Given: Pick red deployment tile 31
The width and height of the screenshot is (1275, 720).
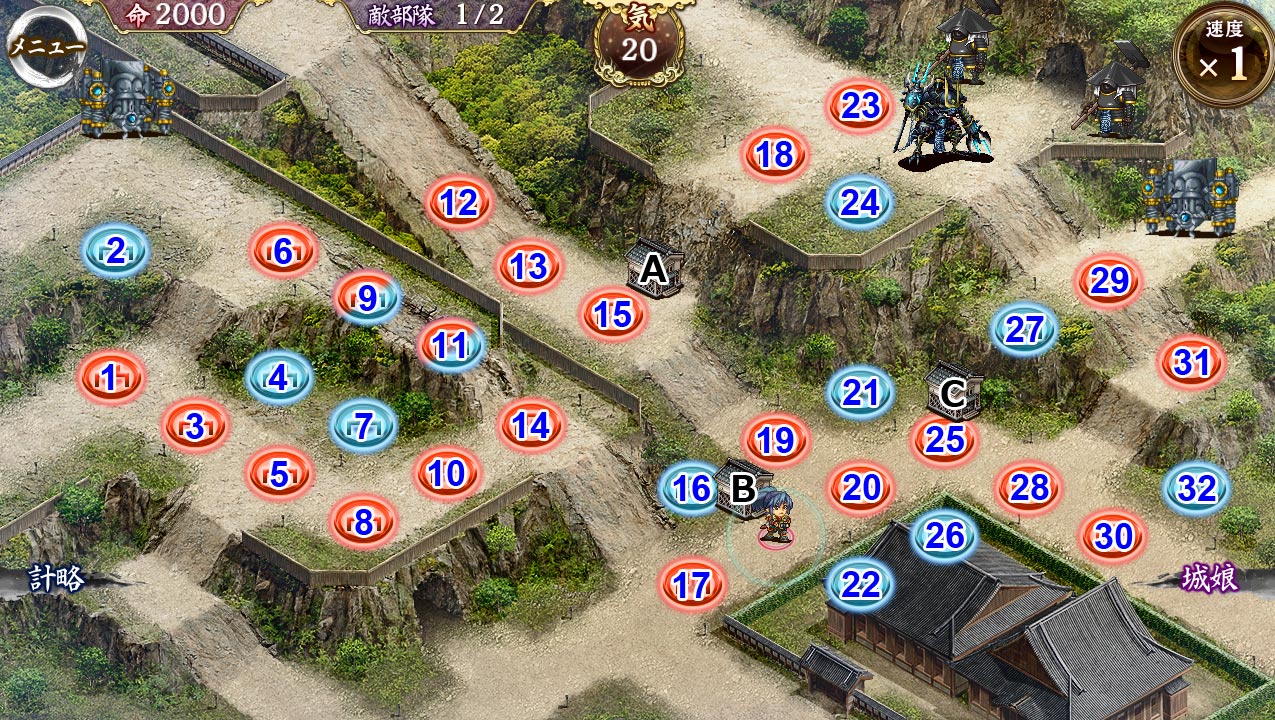Looking at the screenshot, I should pos(1191,363).
